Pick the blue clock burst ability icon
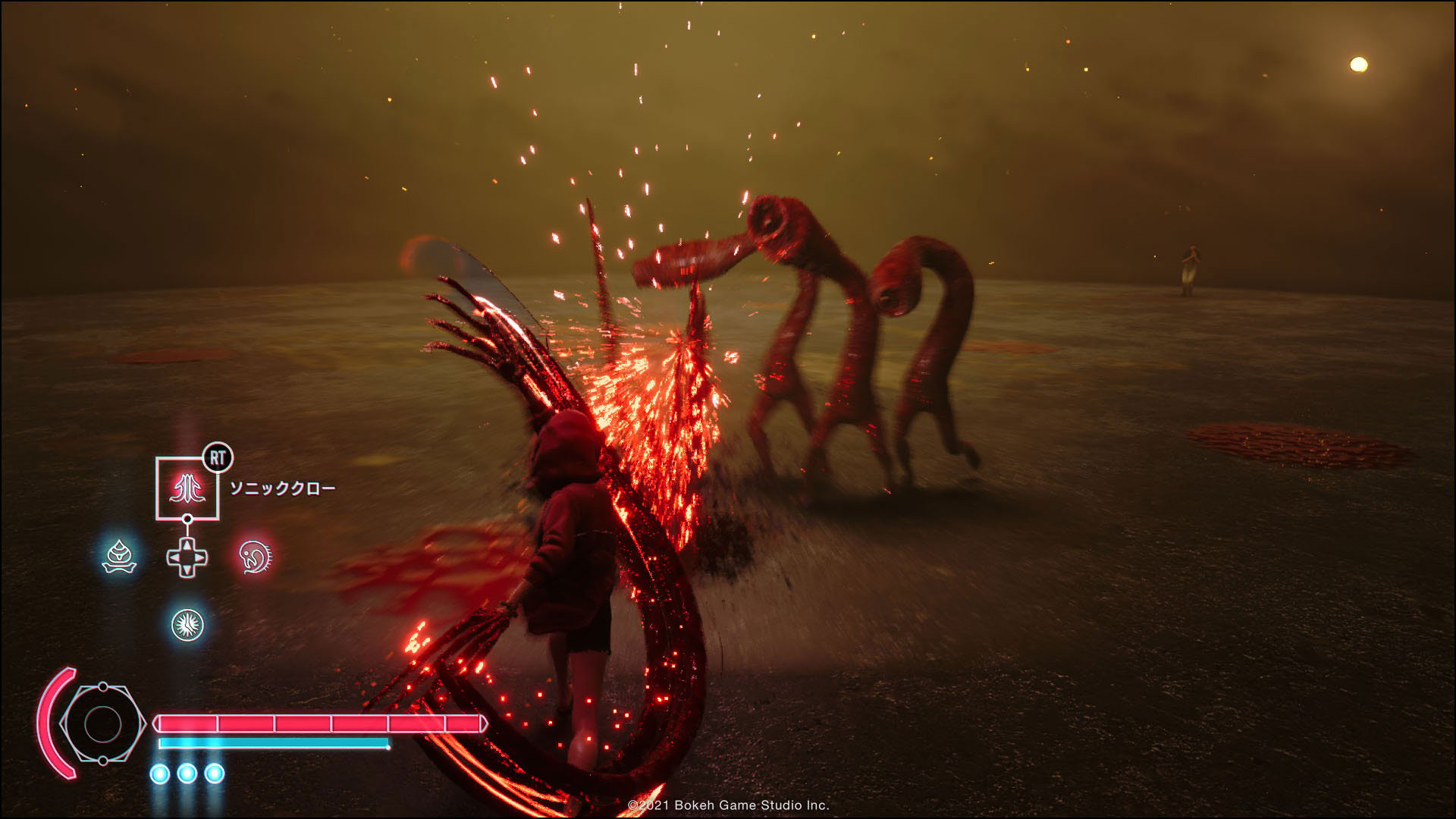Viewport: 1456px width, 819px height. (187, 624)
